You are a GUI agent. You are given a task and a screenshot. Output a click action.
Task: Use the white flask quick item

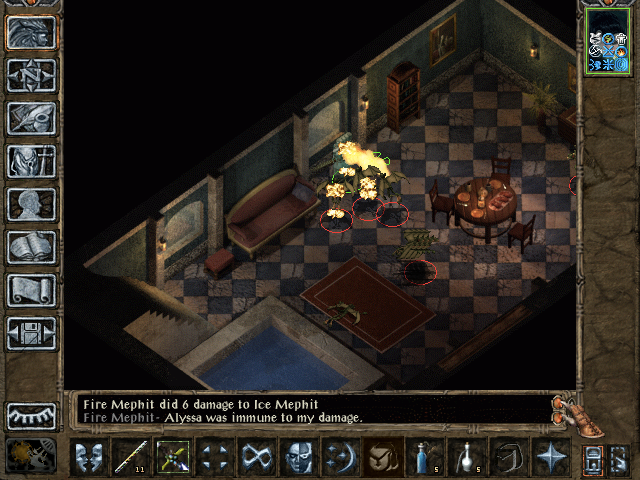pos(467,457)
